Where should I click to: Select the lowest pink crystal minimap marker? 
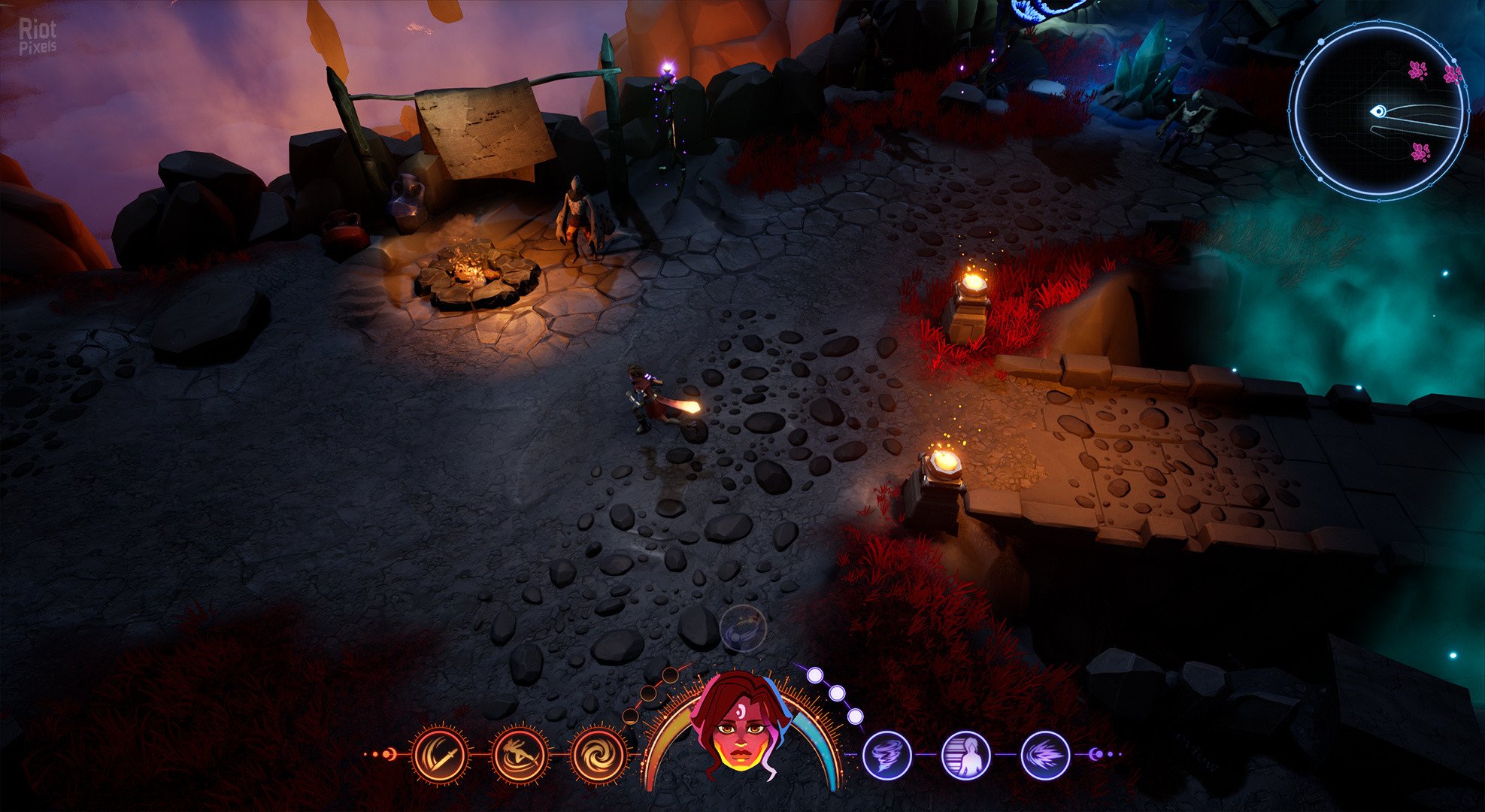coord(1420,153)
